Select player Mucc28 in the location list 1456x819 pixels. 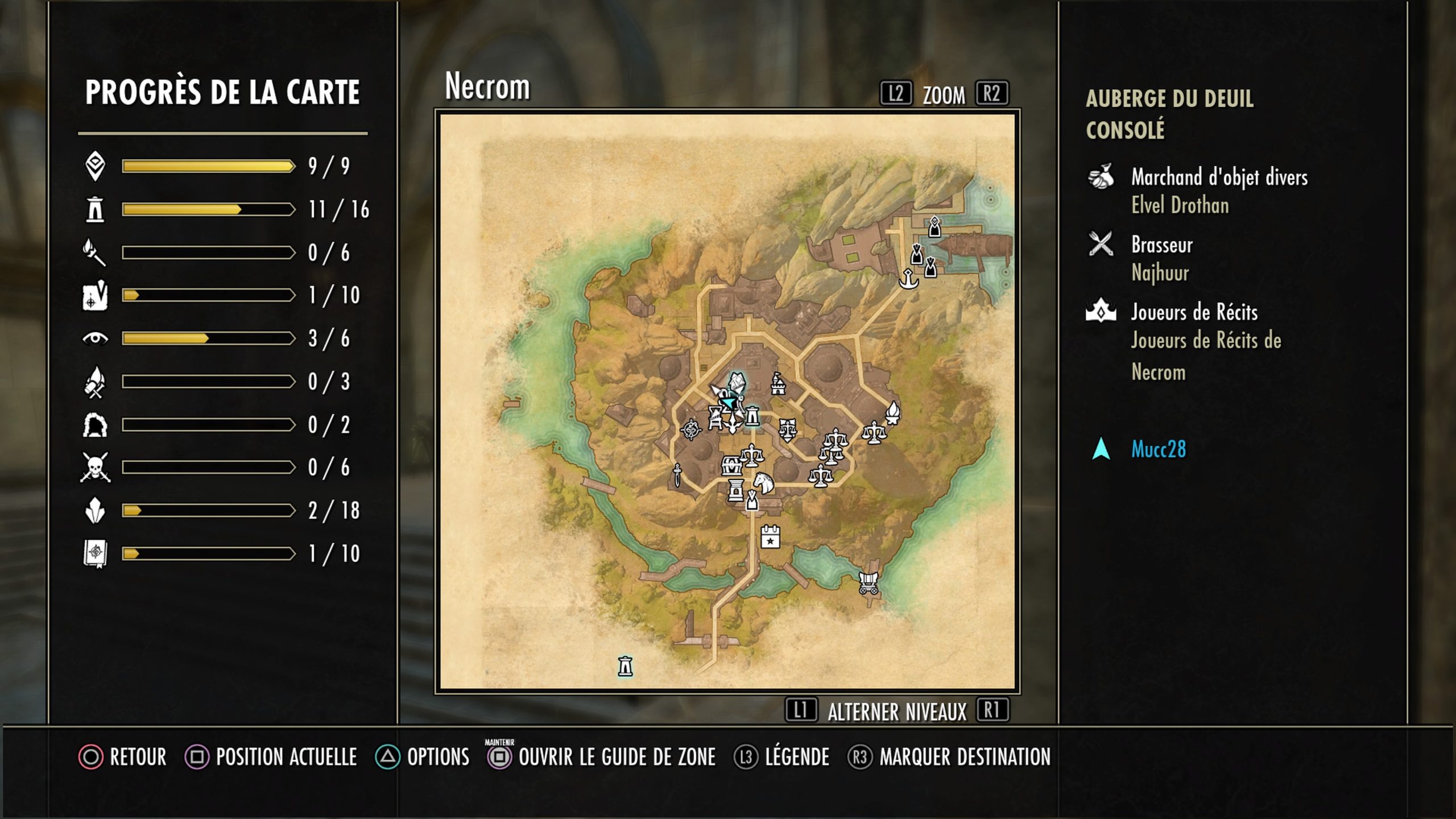click(1158, 449)
